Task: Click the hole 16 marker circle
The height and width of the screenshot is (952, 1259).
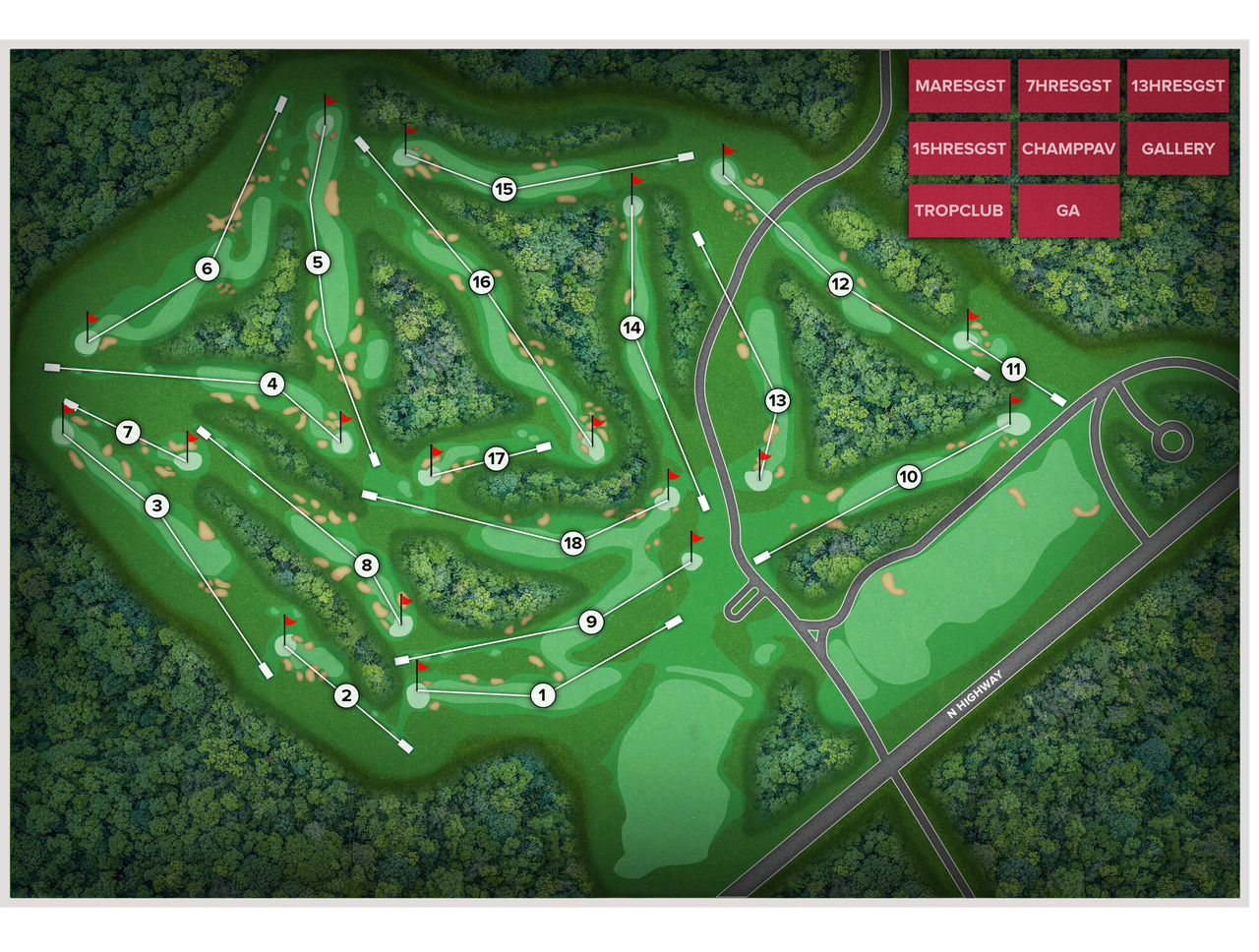Action: (481, 280)
